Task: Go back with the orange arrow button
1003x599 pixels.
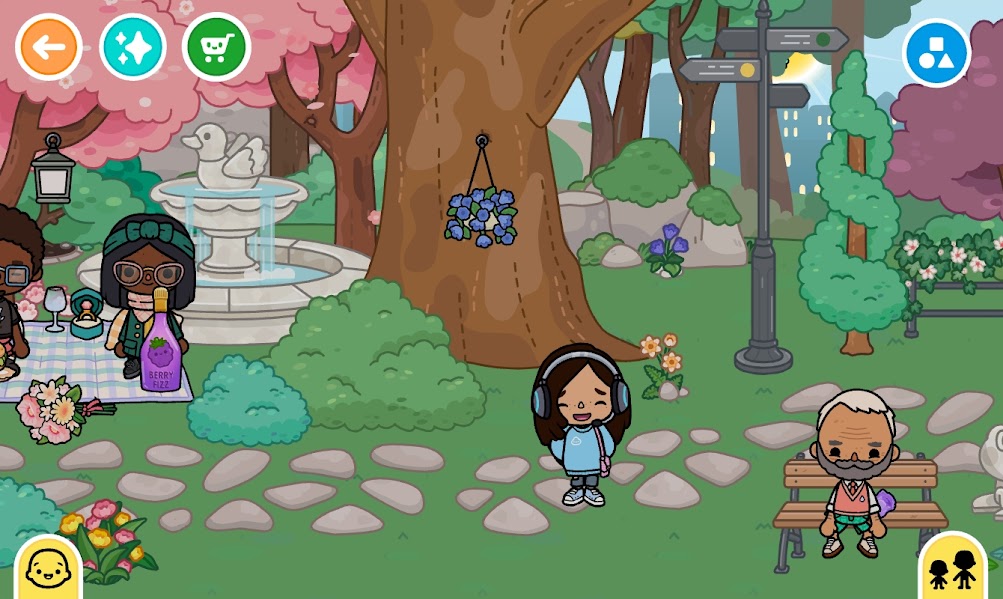Action: (49, 47)
